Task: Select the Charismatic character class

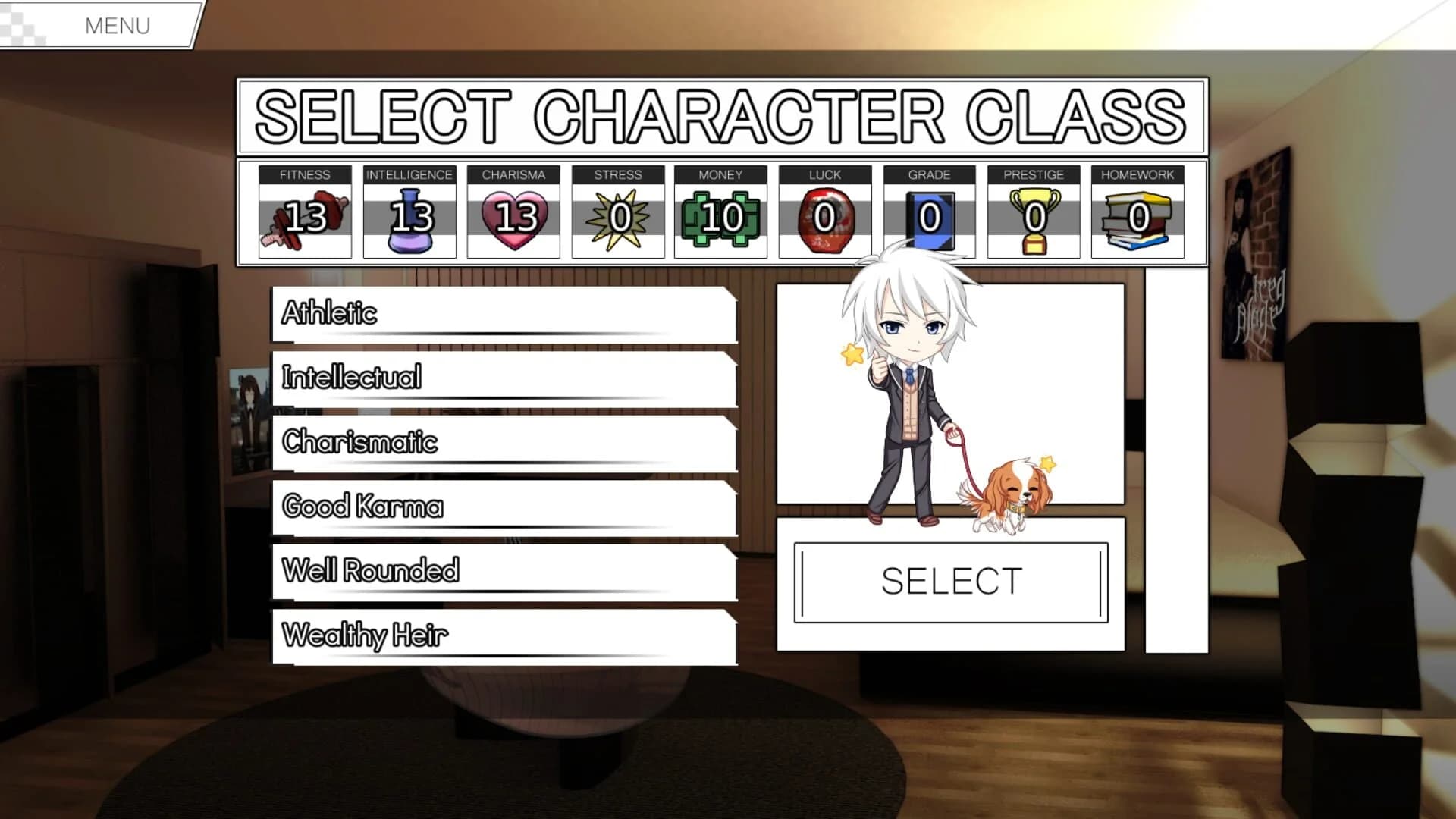Action: [500, 442]
